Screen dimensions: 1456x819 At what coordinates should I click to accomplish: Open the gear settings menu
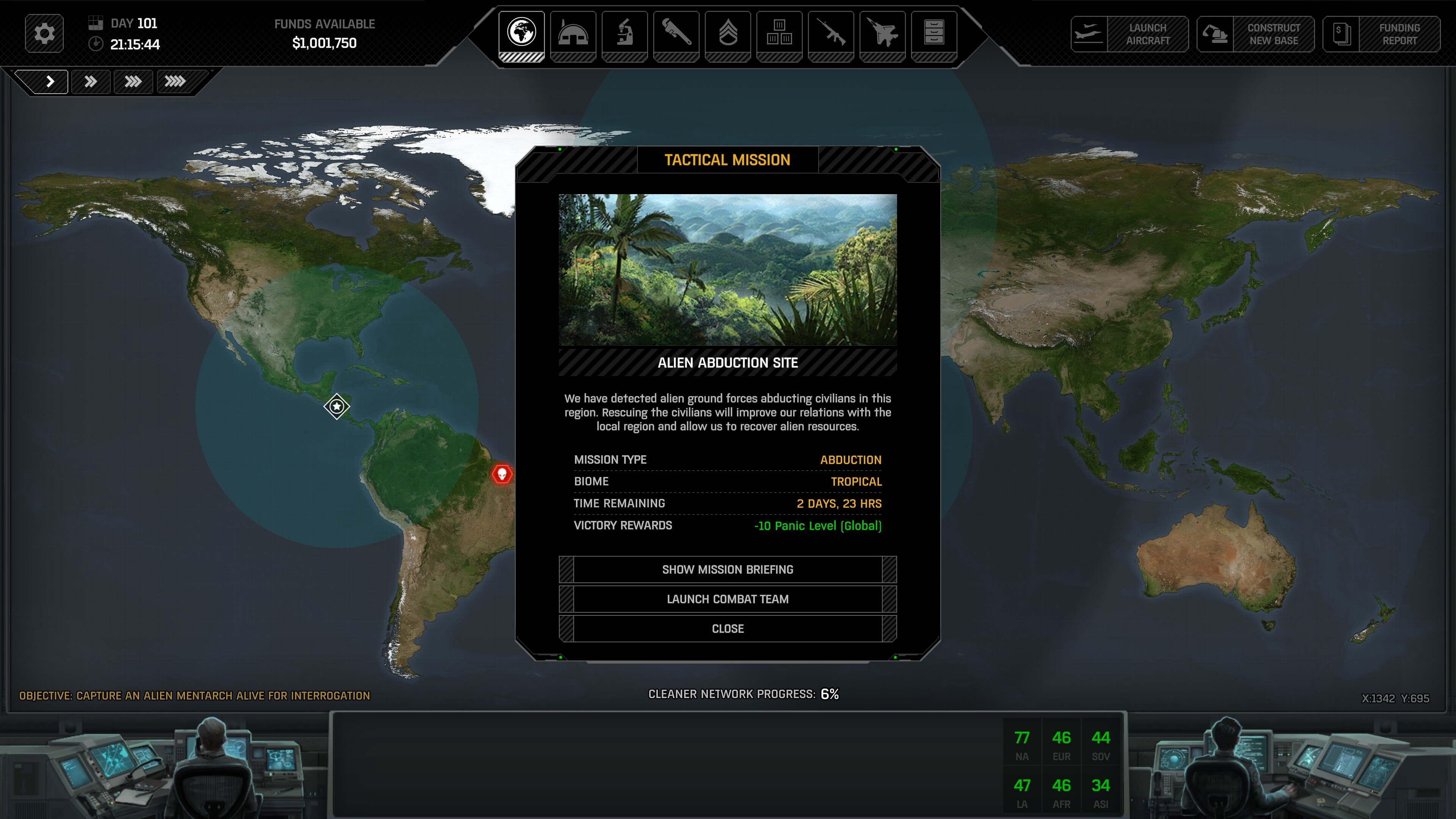(x=44, y=33)
